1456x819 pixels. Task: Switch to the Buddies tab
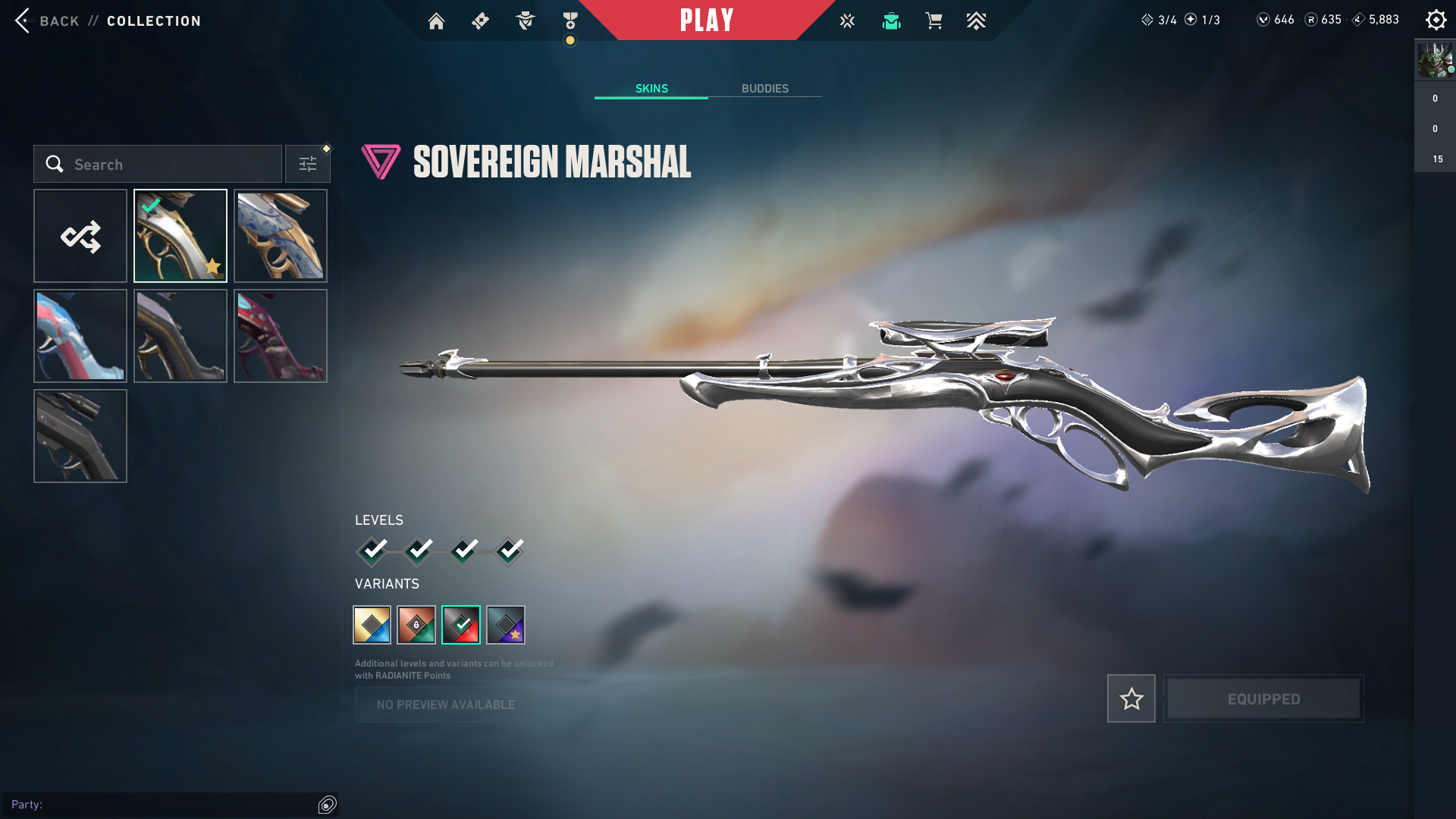[764, 89]
